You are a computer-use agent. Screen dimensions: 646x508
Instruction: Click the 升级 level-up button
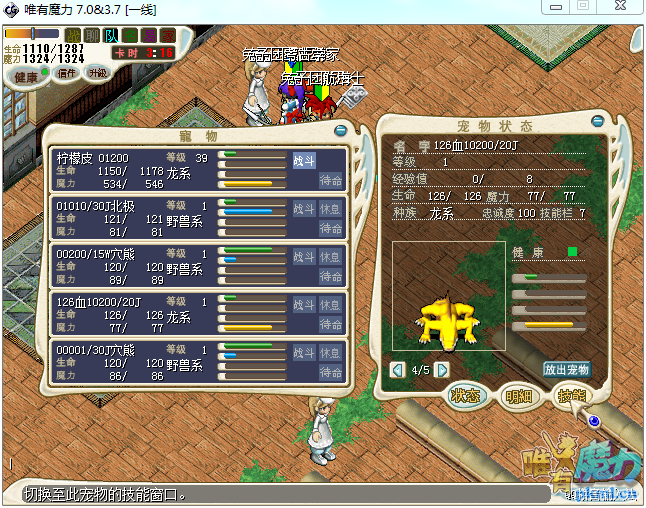point(98,73)
